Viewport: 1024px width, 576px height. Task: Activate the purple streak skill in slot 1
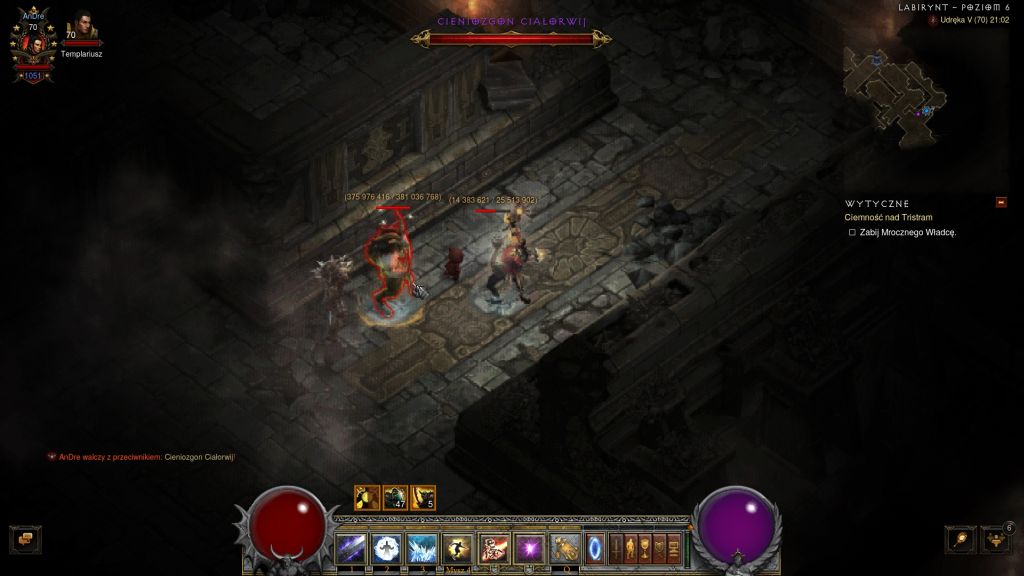[x=351, y=547]
